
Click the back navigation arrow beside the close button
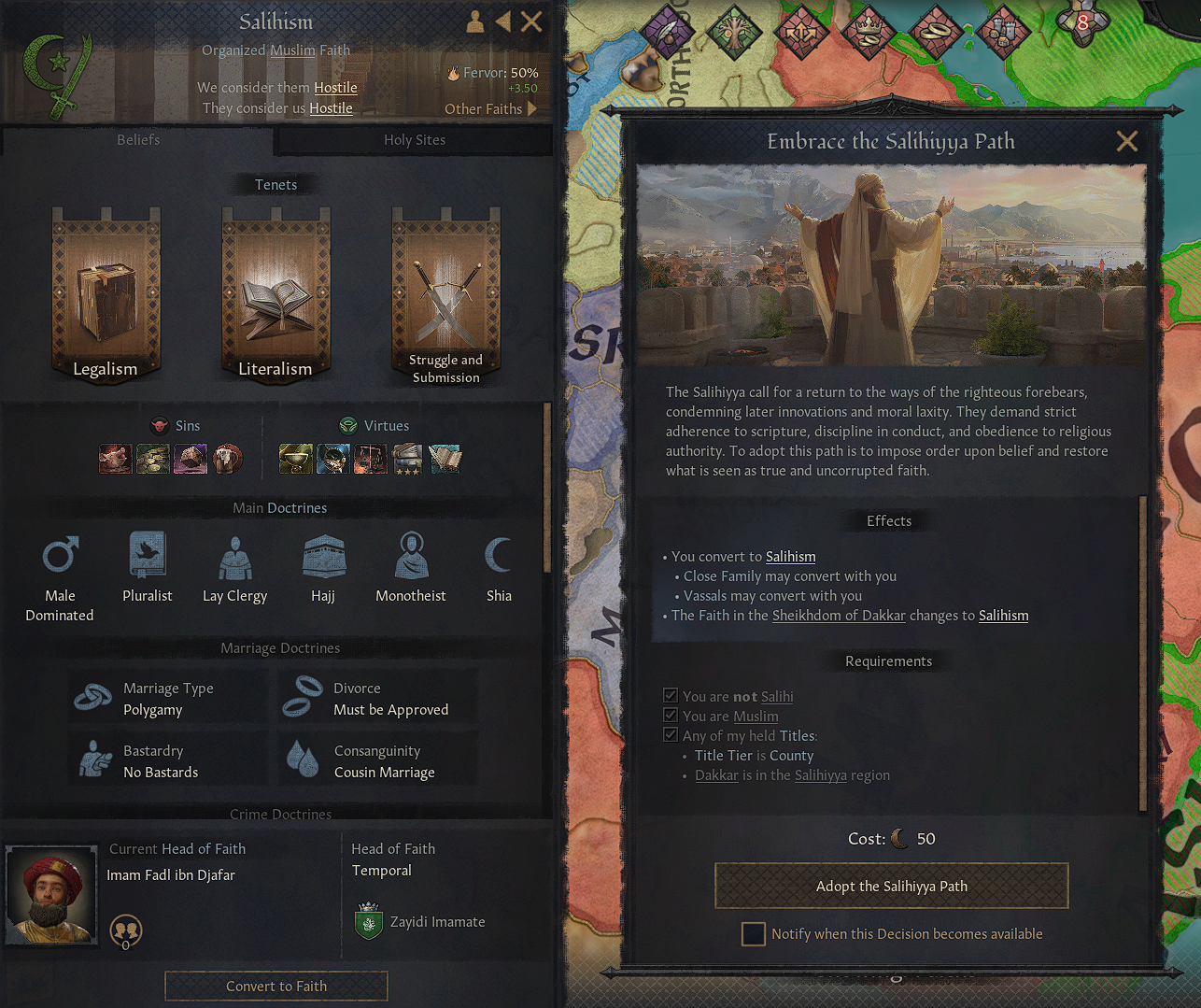[x=502, y=21]
